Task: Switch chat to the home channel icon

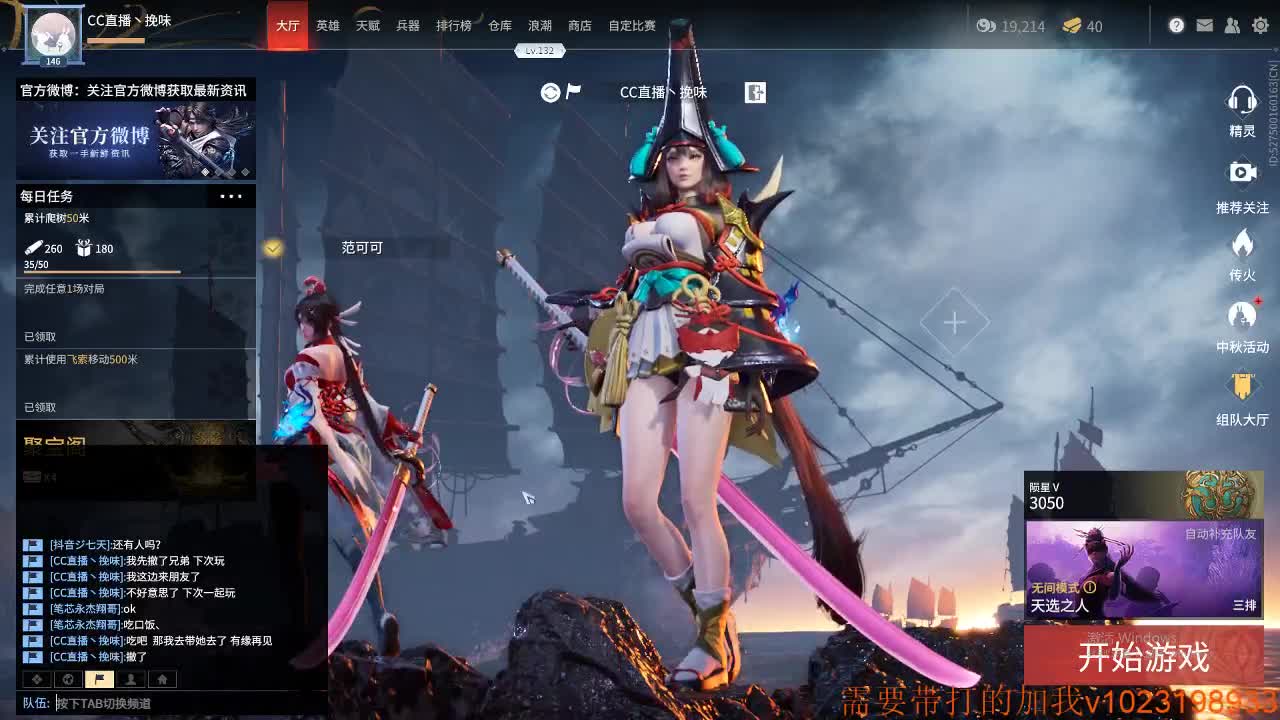Action: coord(160,678)
